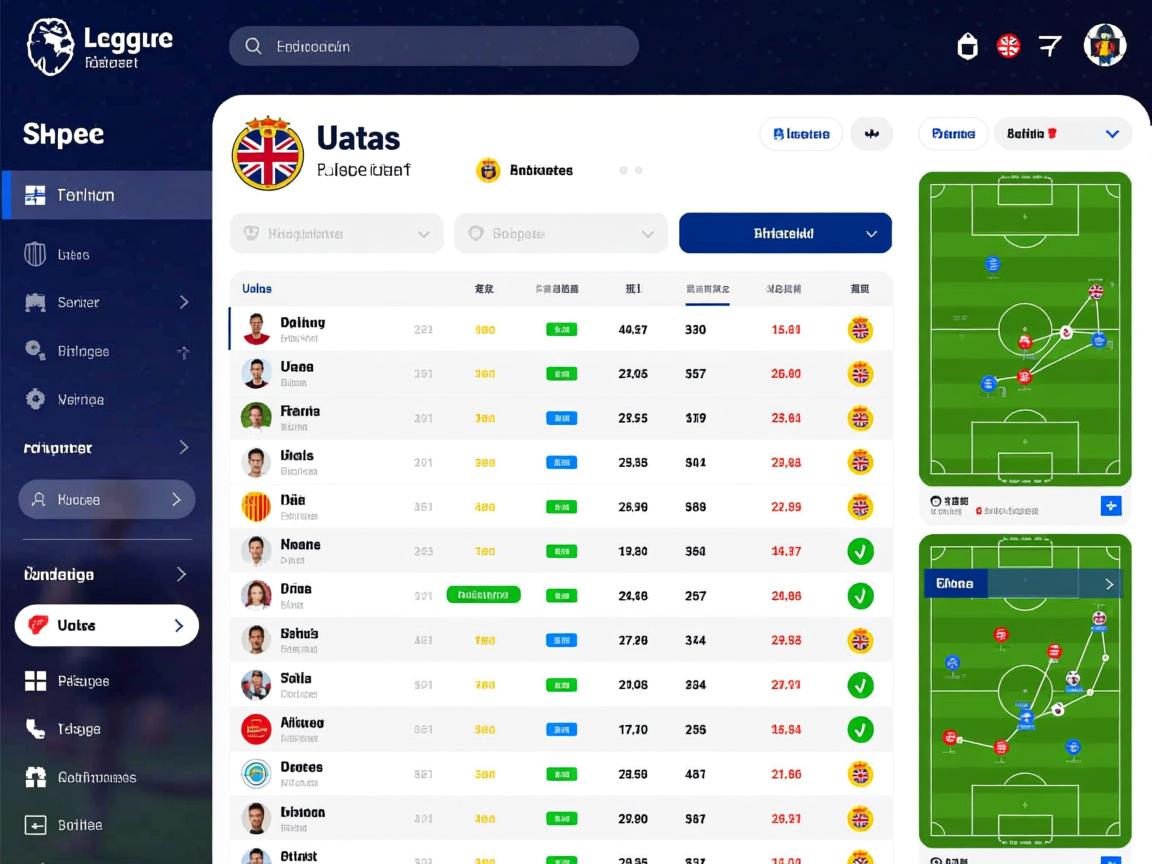Click the Union Jack team crest

[267, 155]
